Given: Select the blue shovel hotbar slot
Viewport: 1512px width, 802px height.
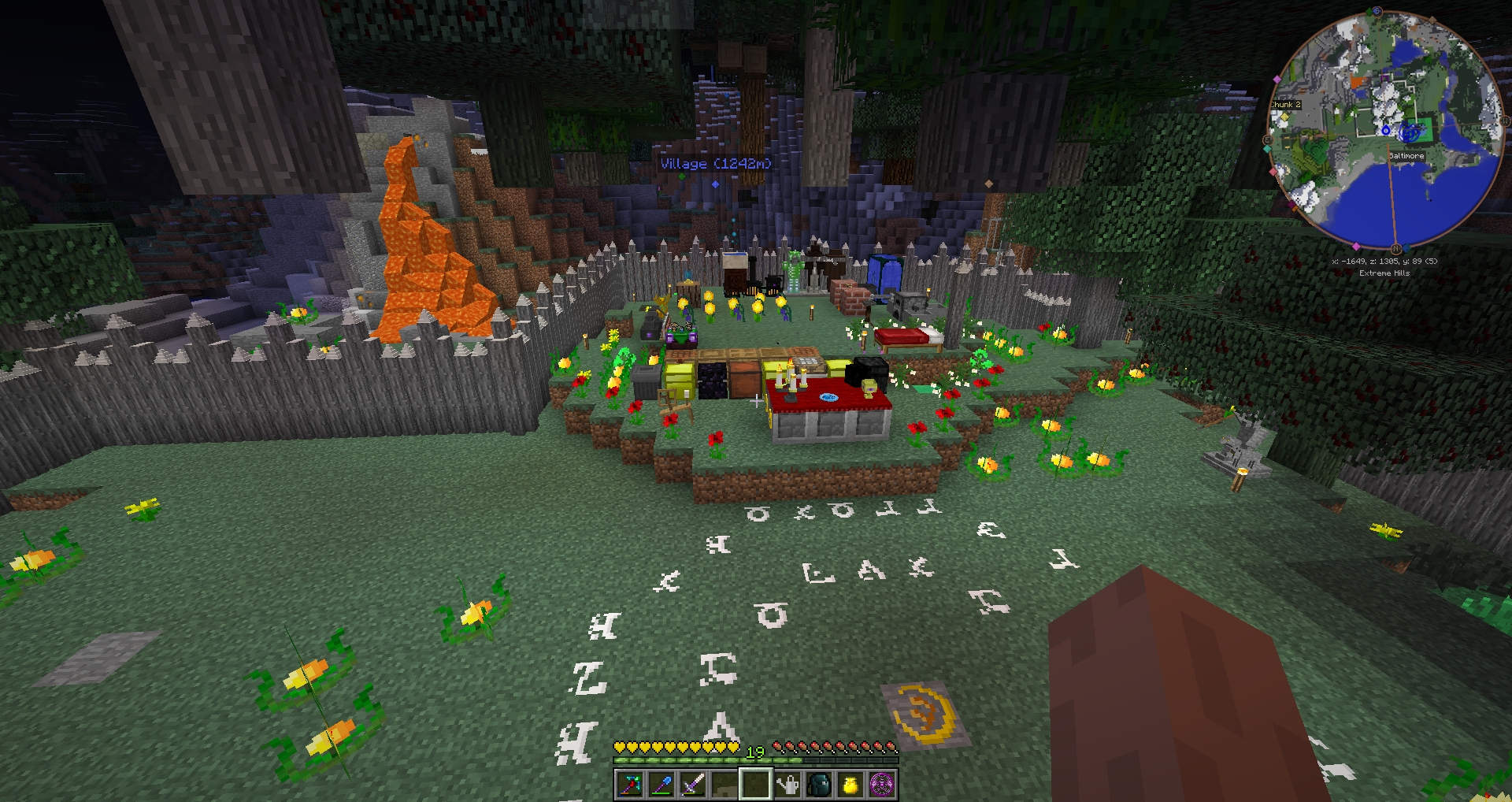Looking at the screenshot, I should point(661,785).
